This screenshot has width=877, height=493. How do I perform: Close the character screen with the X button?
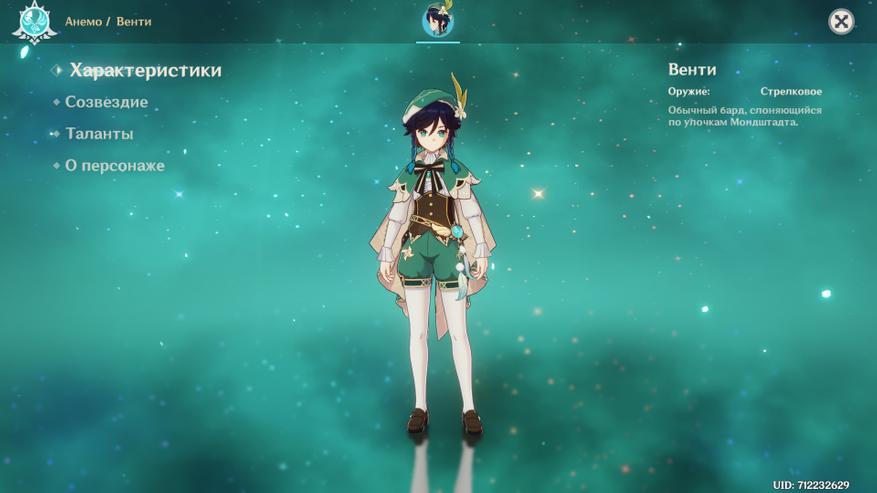[x=841, y=21]
